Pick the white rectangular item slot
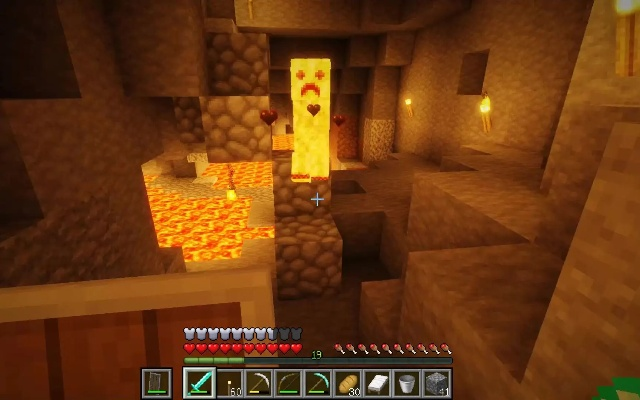This screenshot has width=640, height=400. pyautogui.click(x=377, y=383)
